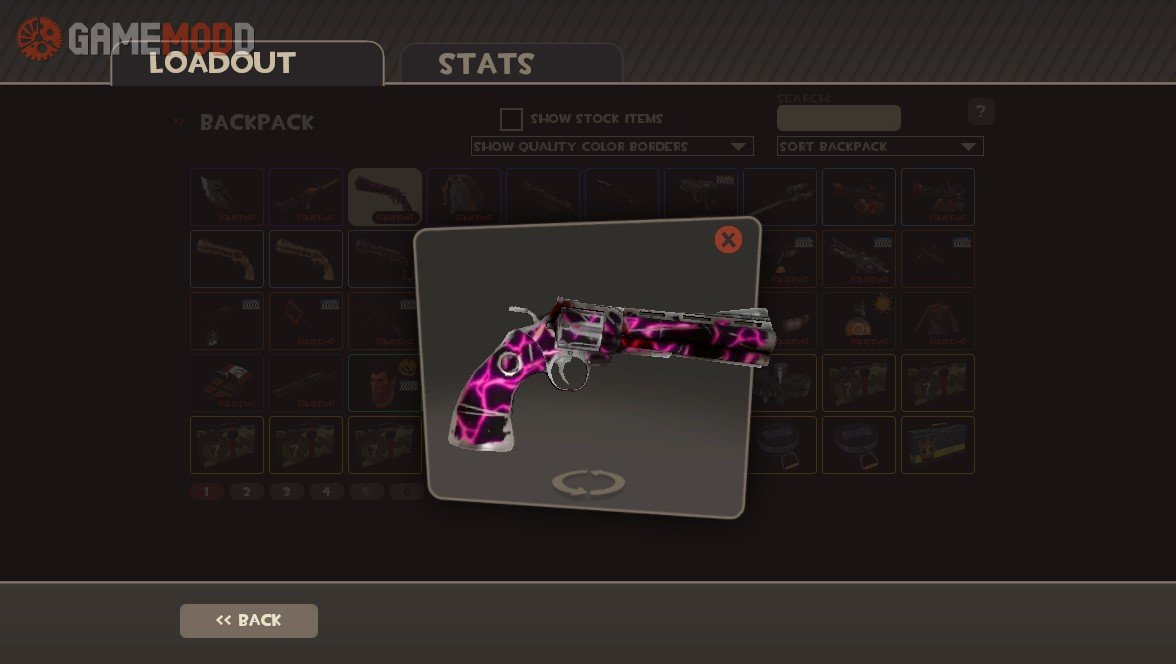Focus the backpack search field
The width and height of the screenshot is (1176, 664).
click(838, 119)
